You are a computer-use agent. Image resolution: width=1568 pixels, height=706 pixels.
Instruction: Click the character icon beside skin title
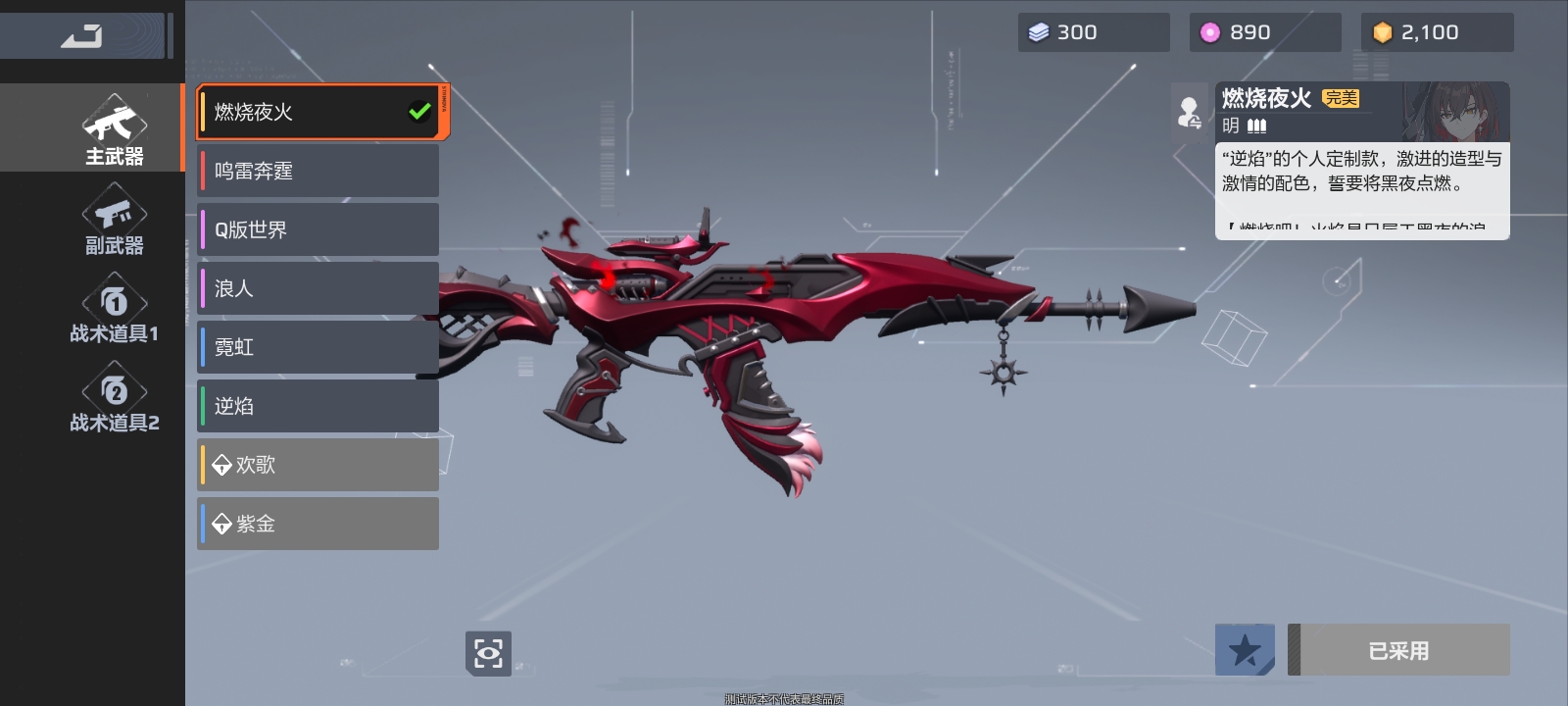[1190, 113]
